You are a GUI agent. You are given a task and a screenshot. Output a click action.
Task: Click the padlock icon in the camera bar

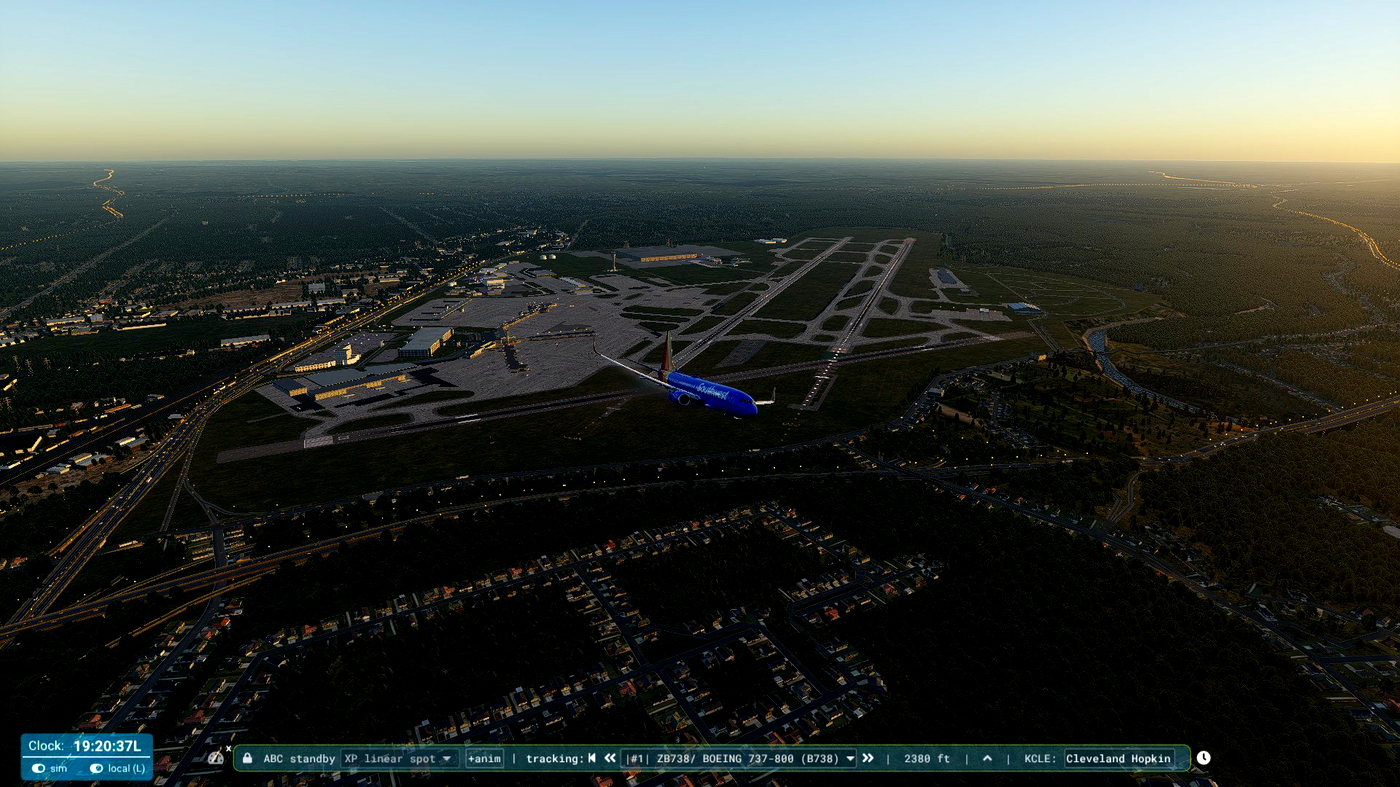tap(248, 758)
